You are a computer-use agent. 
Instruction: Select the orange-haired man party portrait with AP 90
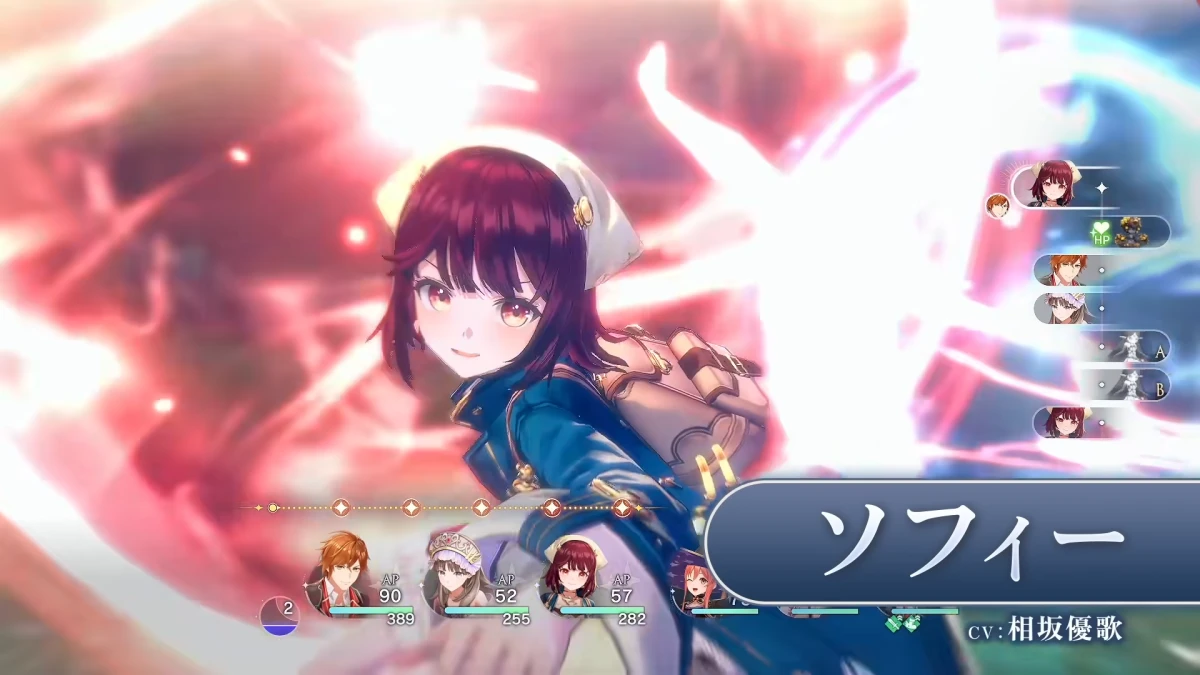[337, 579]
